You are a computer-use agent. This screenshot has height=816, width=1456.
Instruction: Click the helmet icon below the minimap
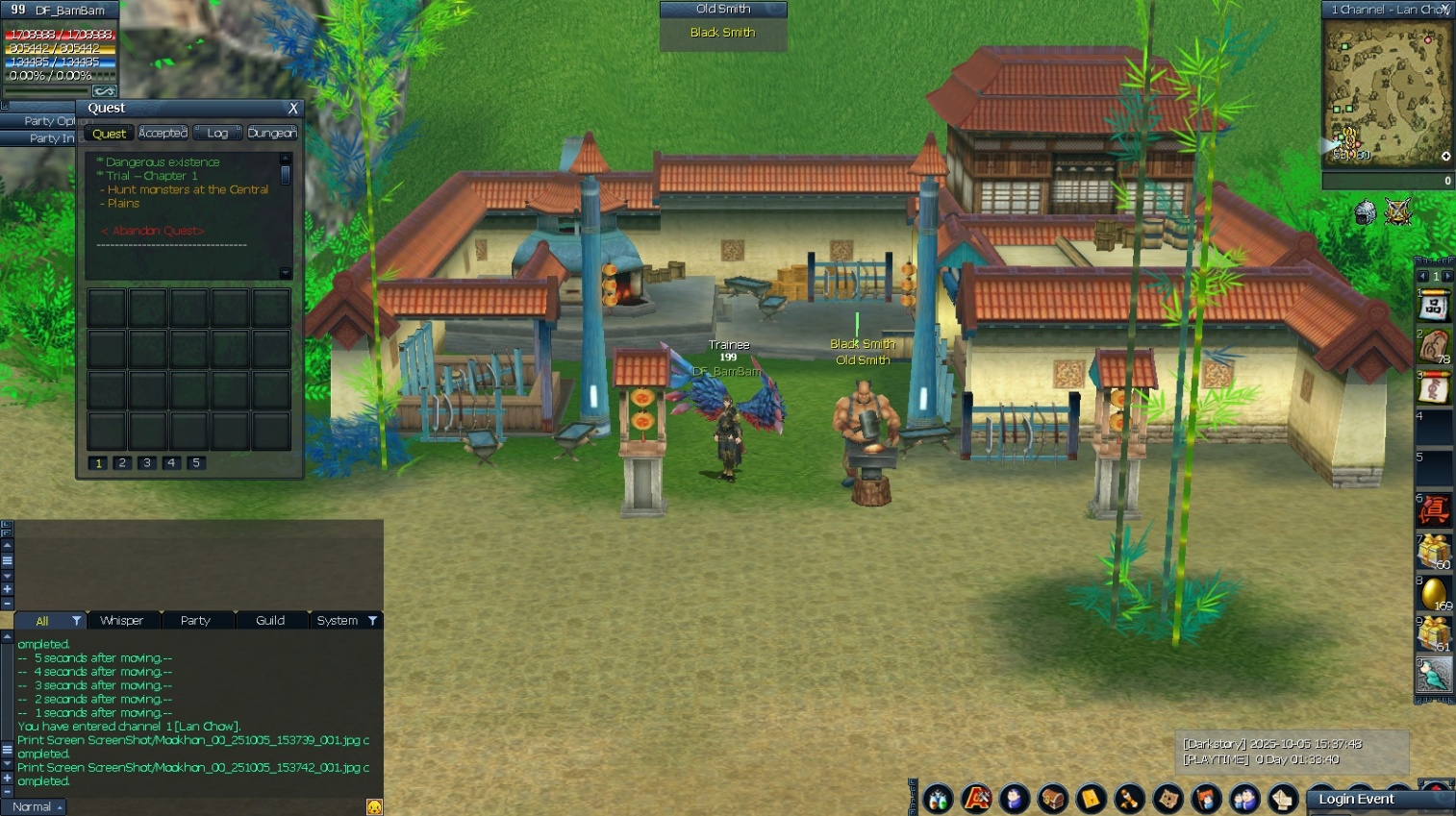pyautogui.click(x=1365, y=212)
